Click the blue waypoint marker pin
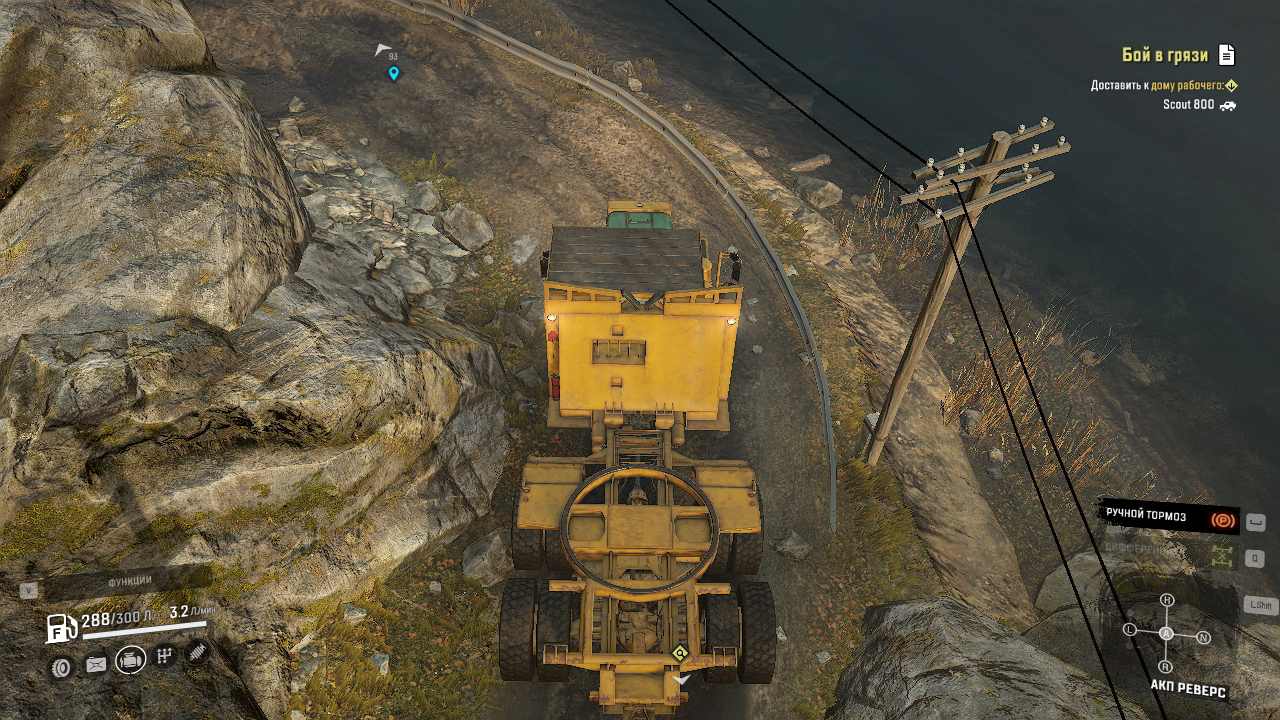 pyautogui.click(x=393, y=73)
